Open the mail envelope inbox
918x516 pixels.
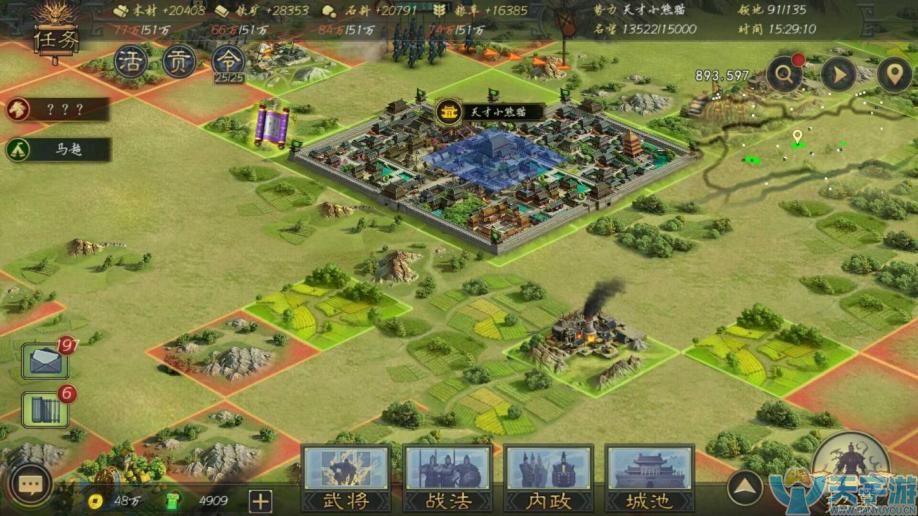46,361
